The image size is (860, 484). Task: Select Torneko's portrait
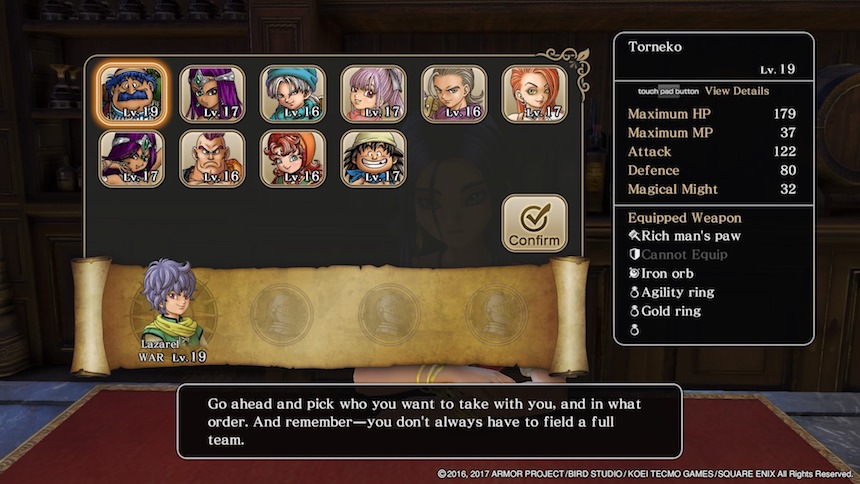coord(132,94)
